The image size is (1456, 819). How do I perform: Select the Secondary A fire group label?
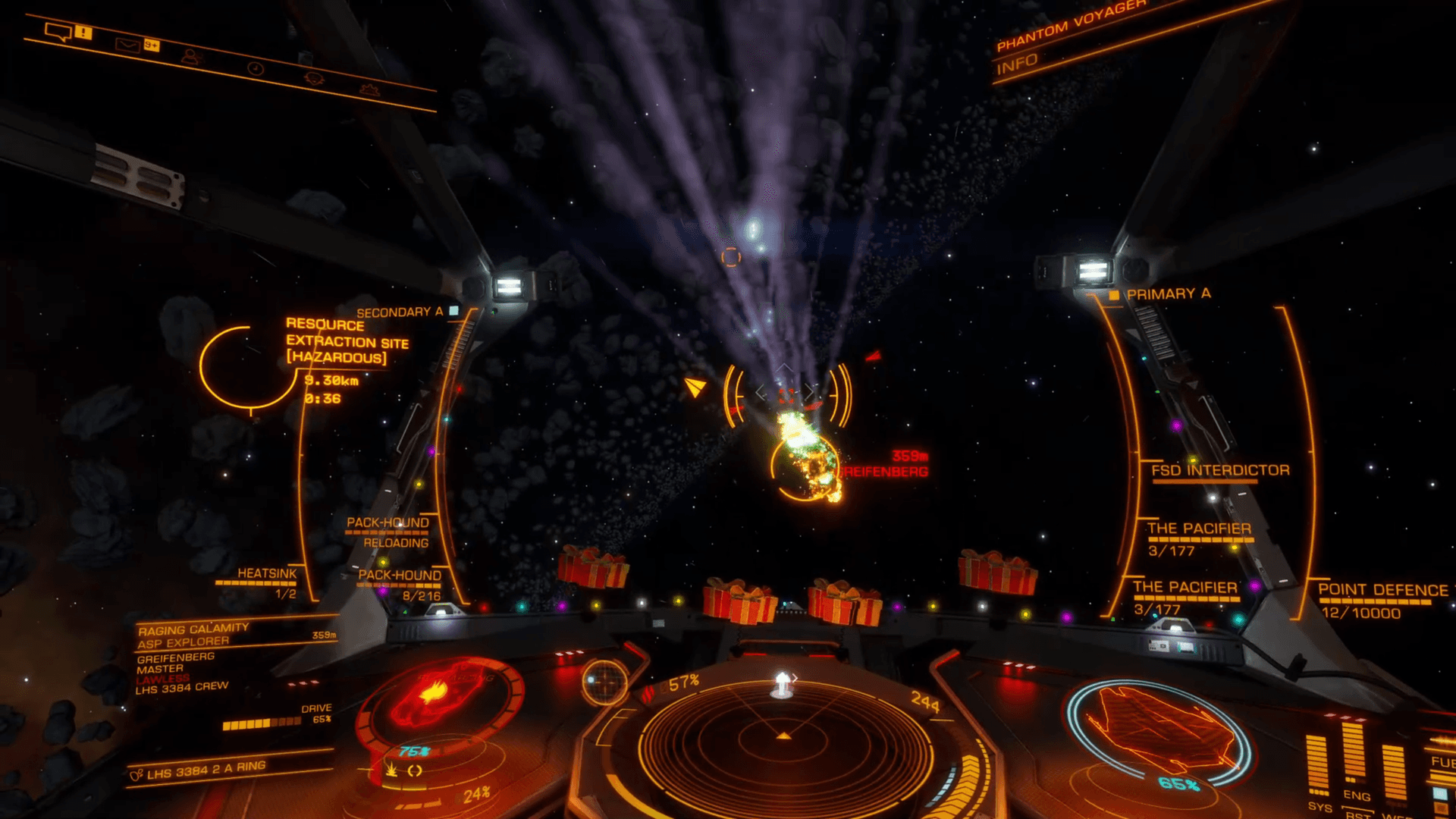[x=400, y=312]
